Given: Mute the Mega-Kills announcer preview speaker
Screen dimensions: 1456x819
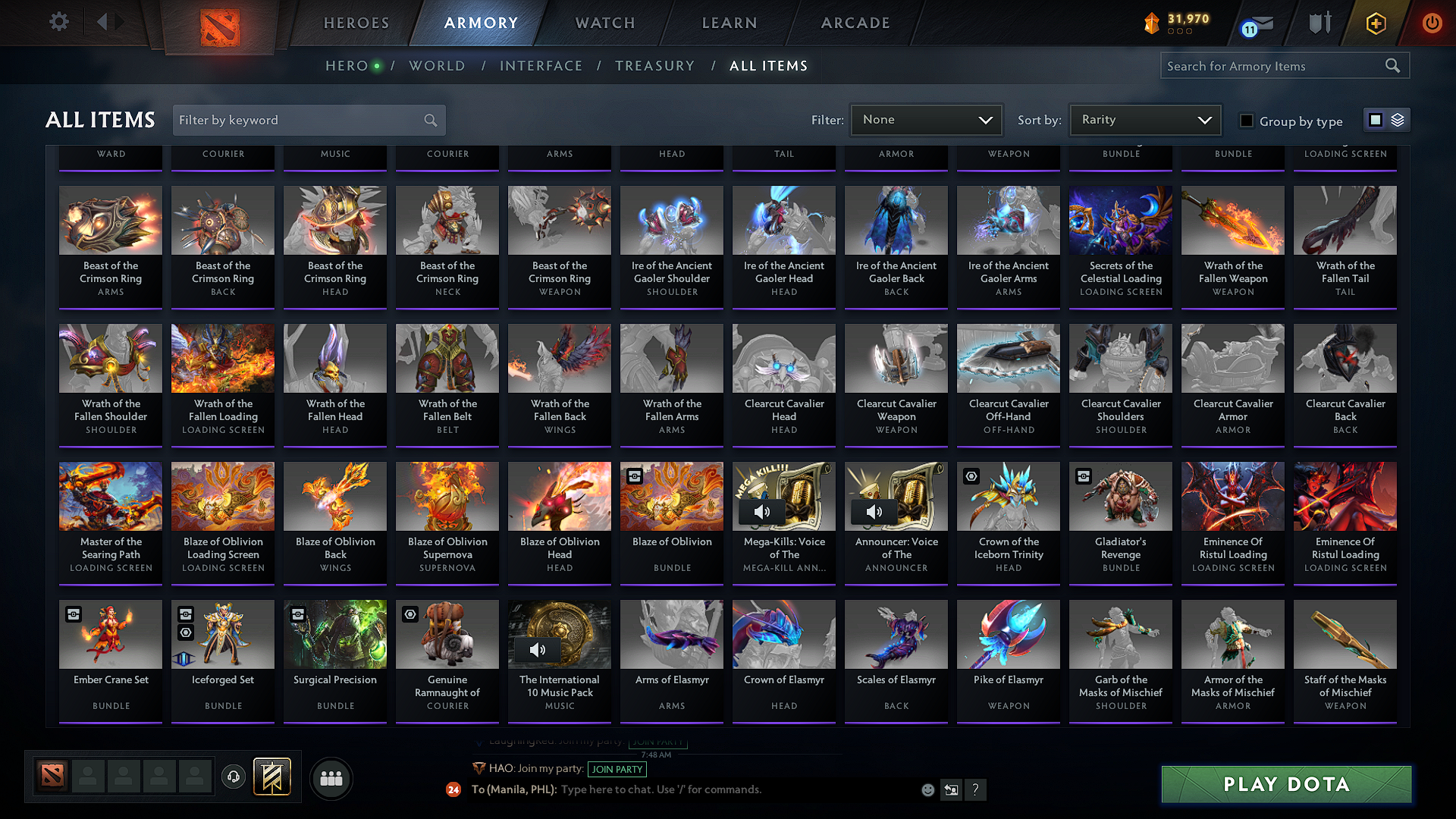Looking at the screenshot, I should pos(763,512).
